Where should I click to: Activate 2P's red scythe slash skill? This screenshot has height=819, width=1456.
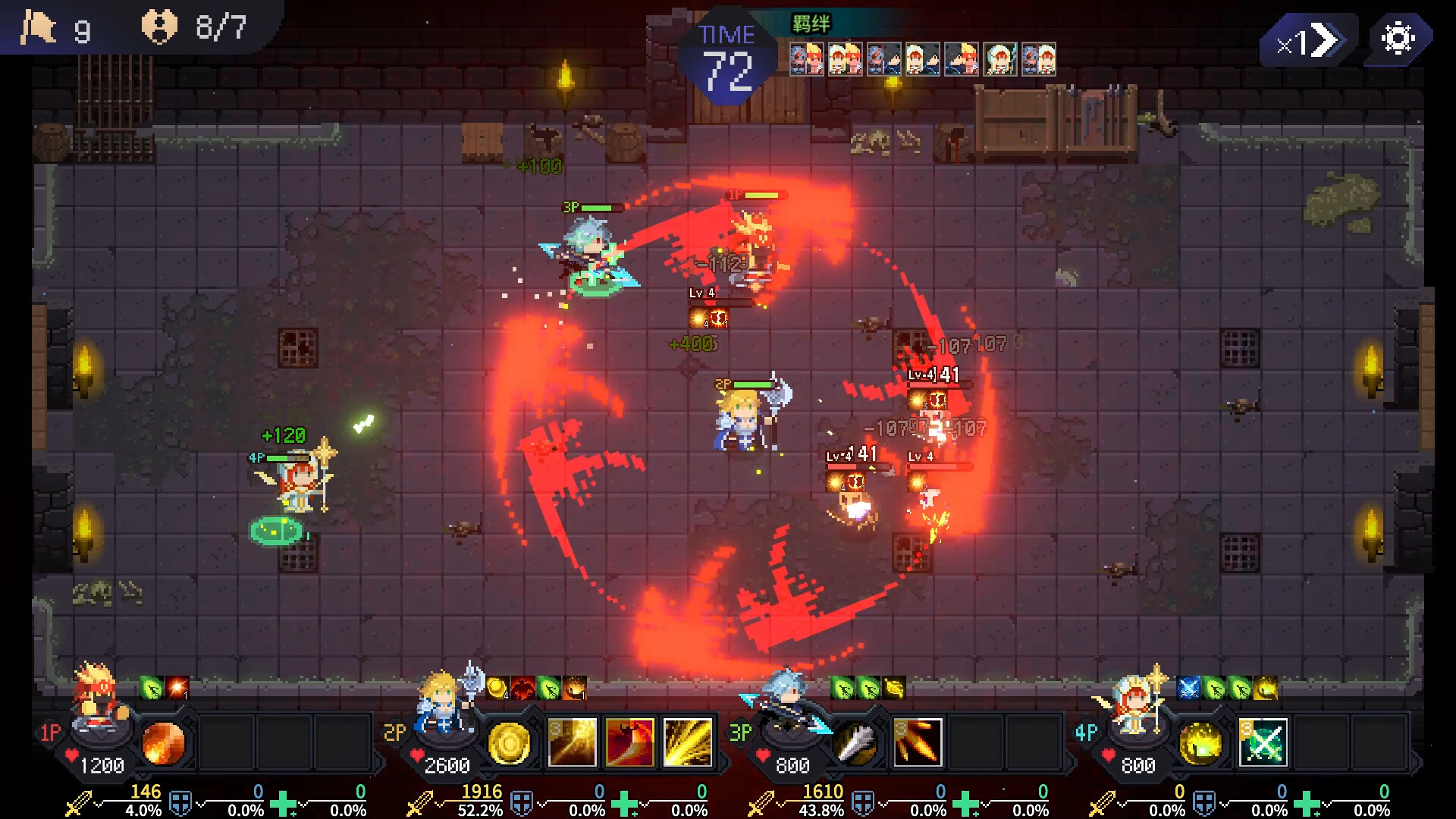(629, 742)
